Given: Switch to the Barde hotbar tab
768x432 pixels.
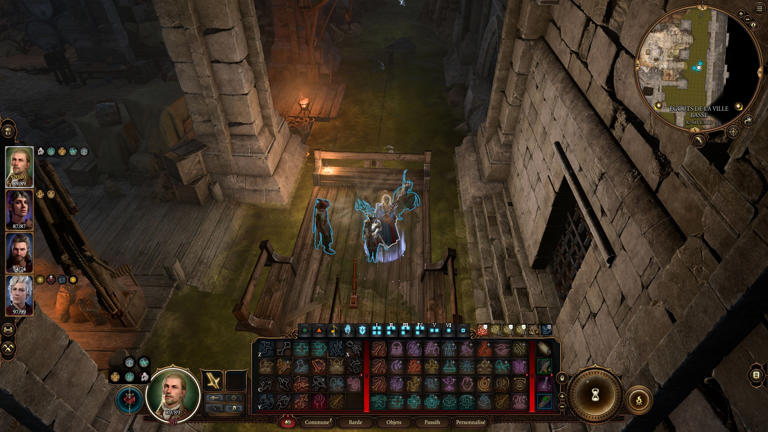Looking at the screenshot, I should (x=355, y=422).
